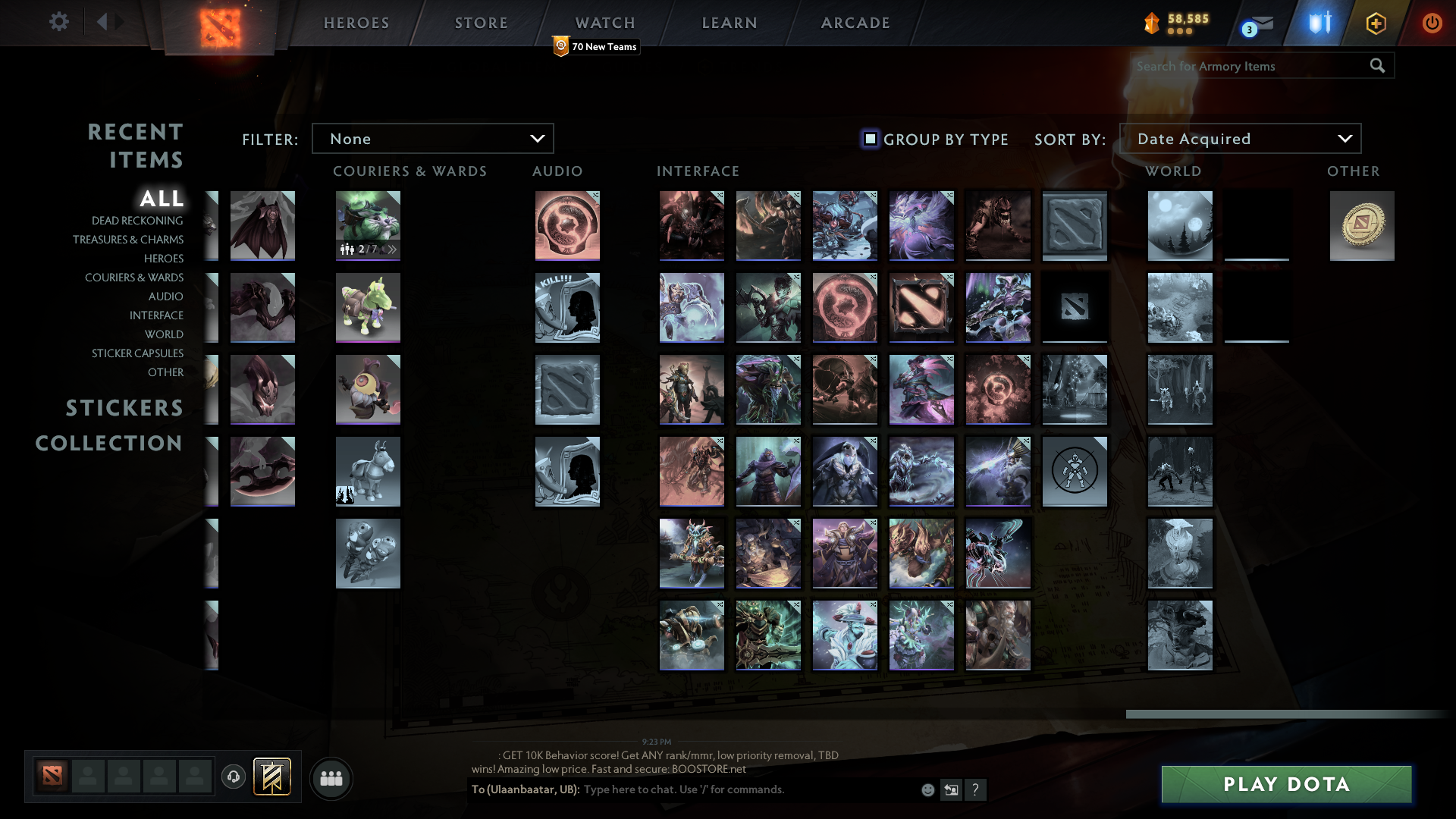This screenshot has width=1456, height=819.
Task: Open the ARCADE menu
Action: [855, 23]
